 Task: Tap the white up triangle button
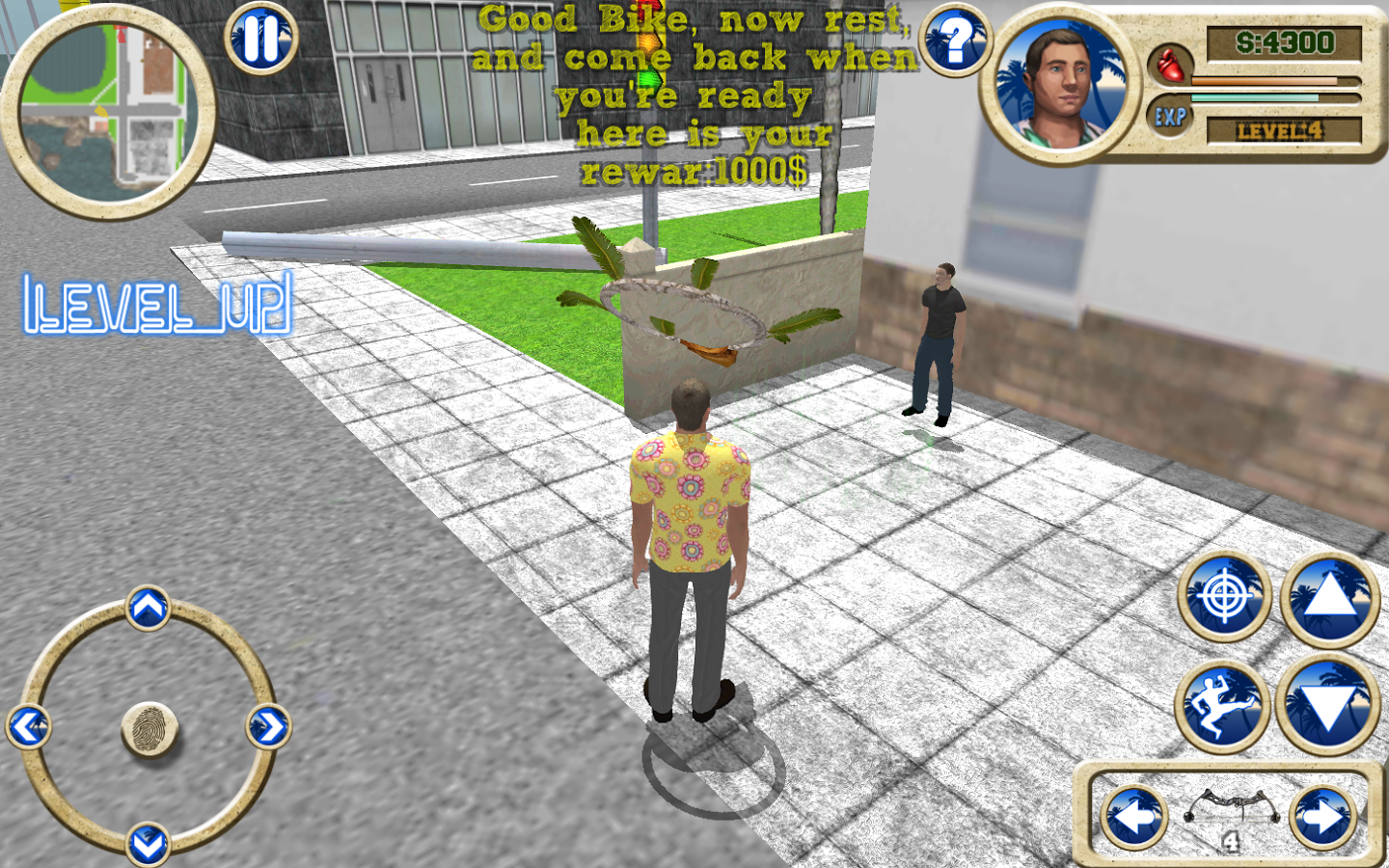1329,598
